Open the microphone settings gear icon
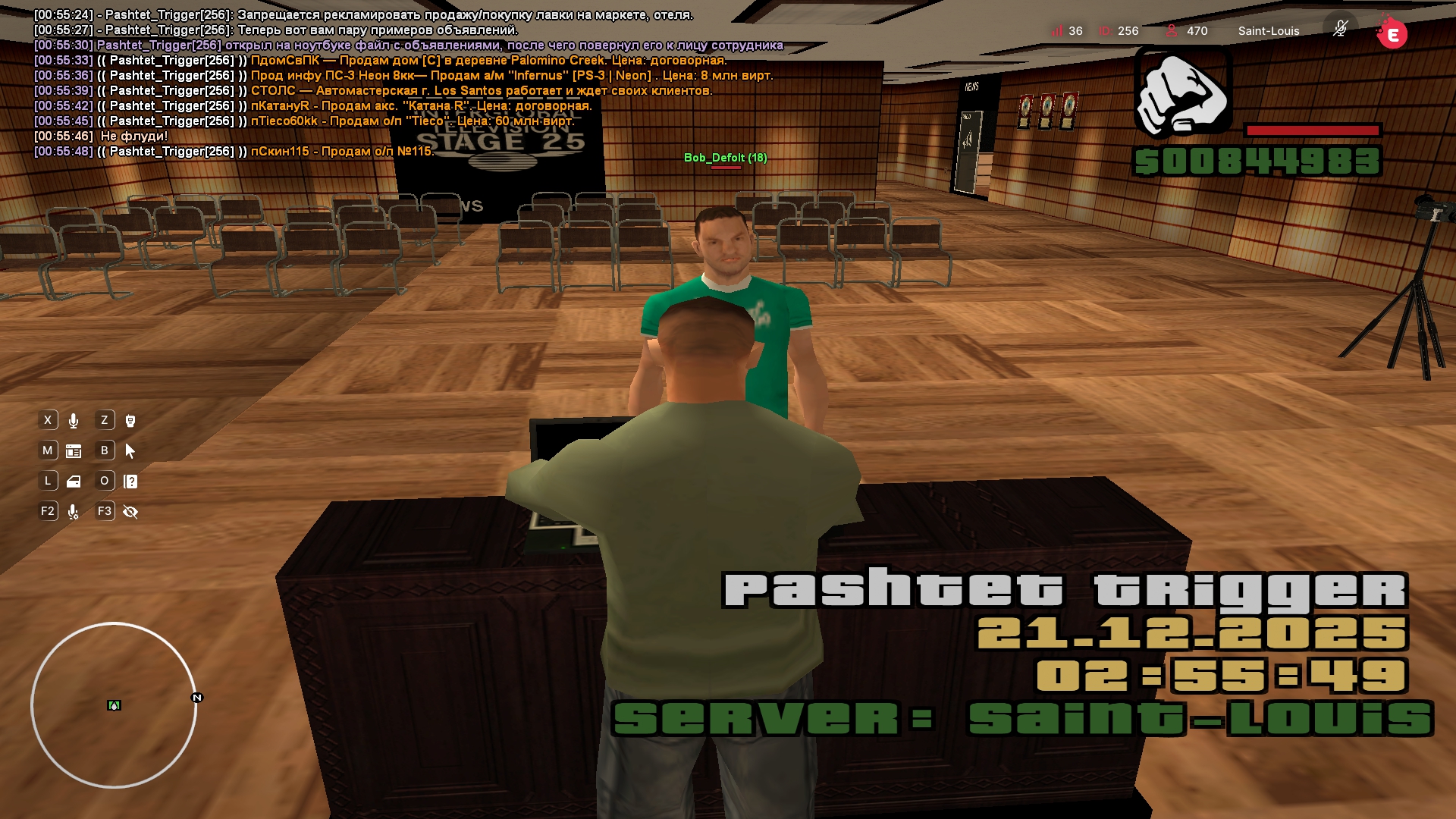1456x819 pixels. (74, 513)
